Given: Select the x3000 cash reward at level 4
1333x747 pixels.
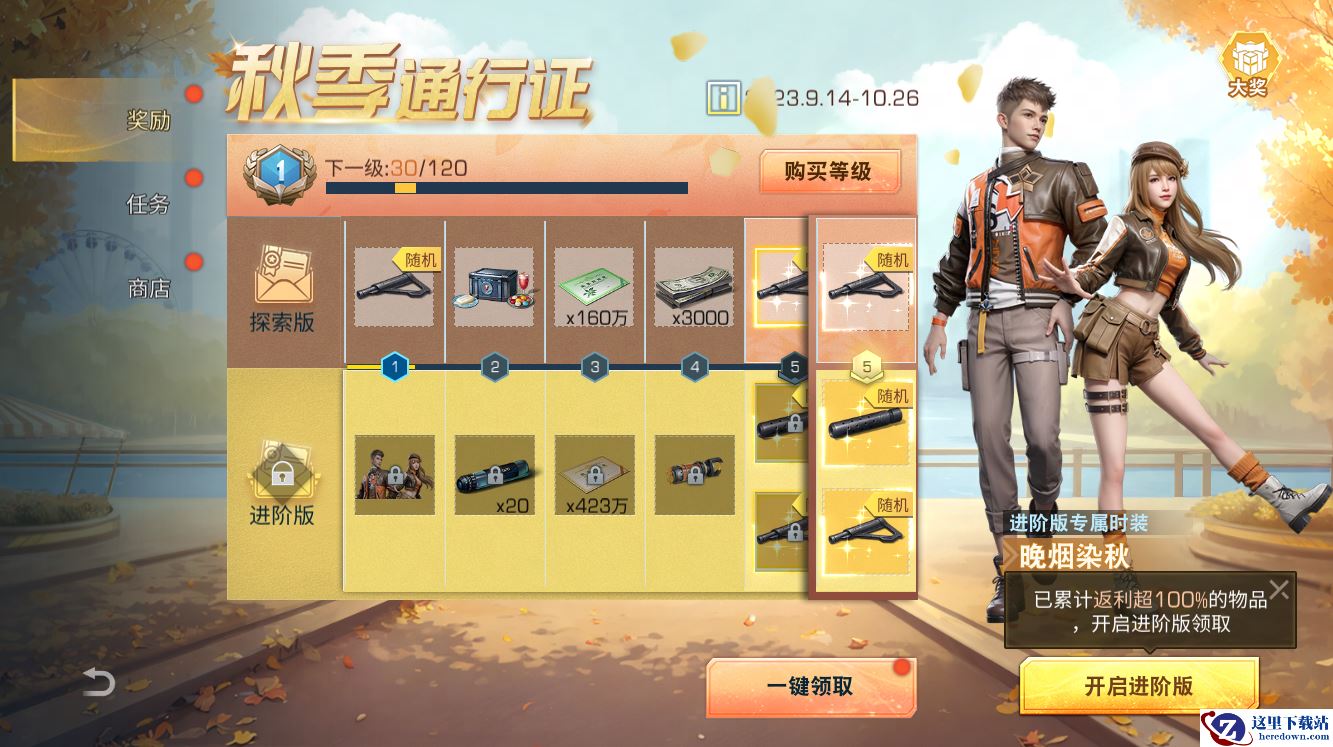Looking at the screenshot, I should [x=692, y=285].
